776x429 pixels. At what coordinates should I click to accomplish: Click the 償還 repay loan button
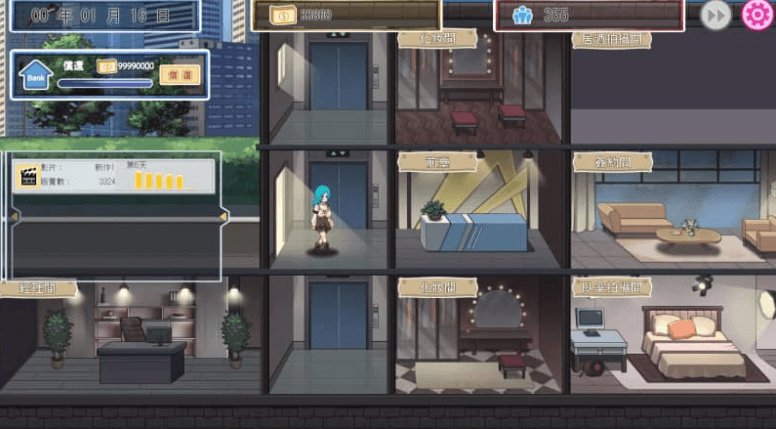pos(180,74)
